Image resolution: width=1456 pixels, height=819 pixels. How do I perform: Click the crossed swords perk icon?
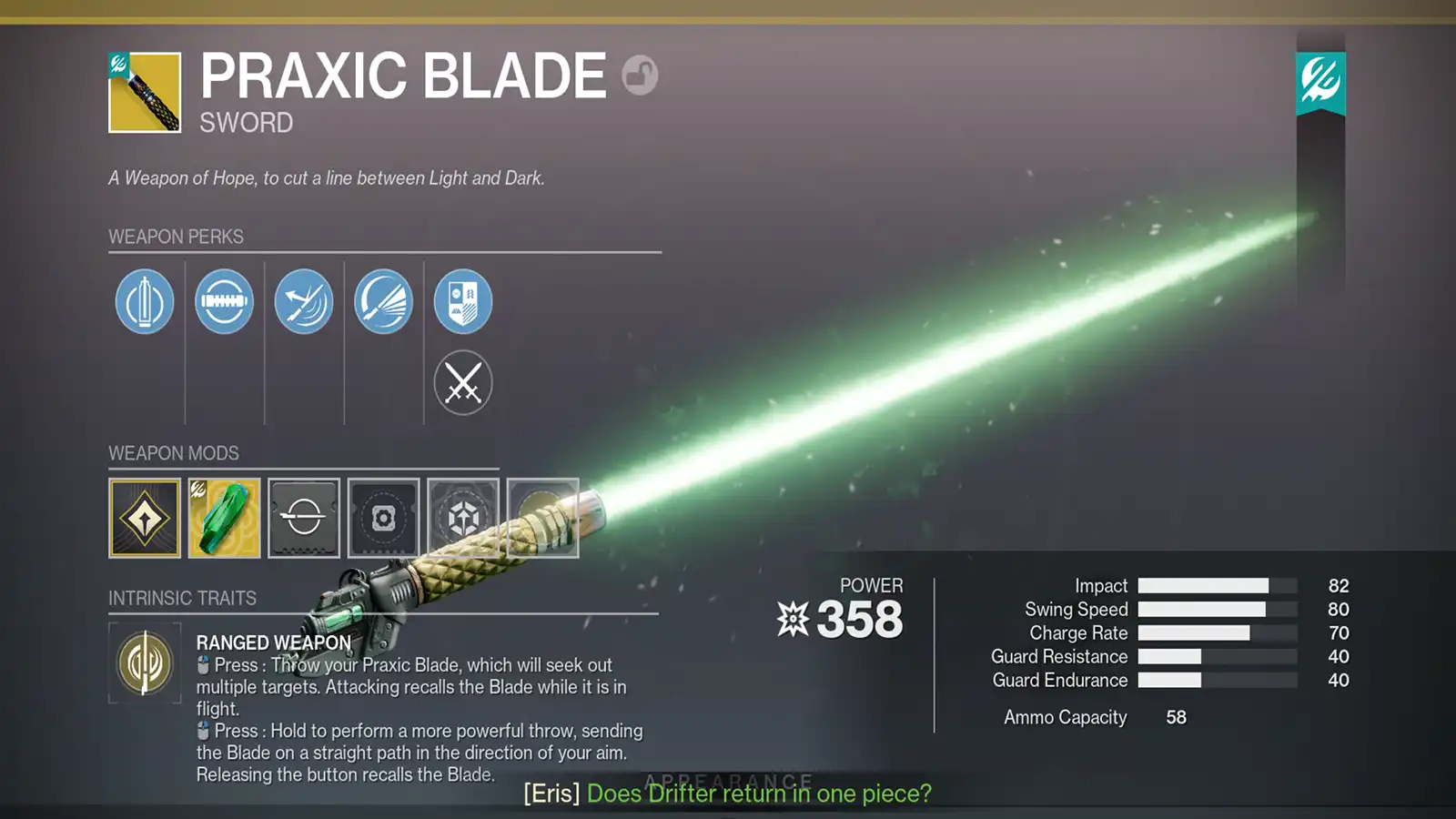click(x=463, y=382)
